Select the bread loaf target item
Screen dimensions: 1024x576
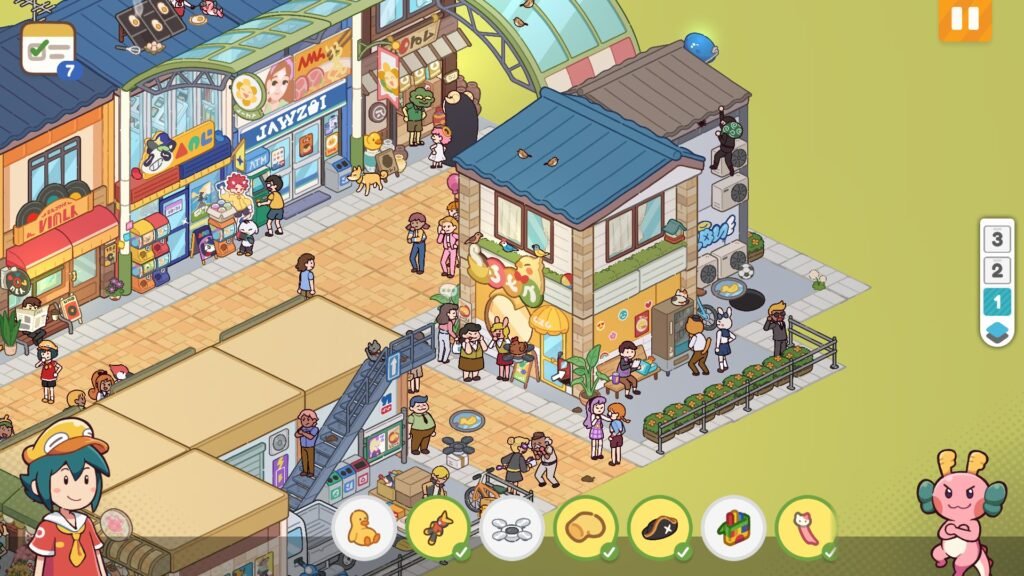(586, 528)
